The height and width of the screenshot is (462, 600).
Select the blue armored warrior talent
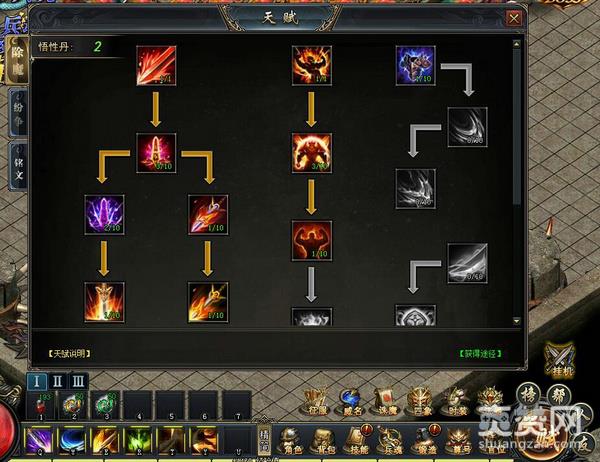[x=415, y=65]
